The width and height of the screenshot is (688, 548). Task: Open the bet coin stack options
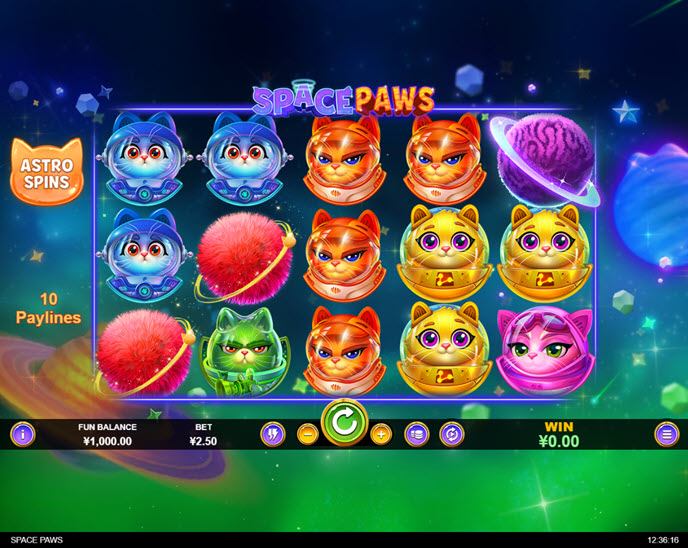coord(416,434)
